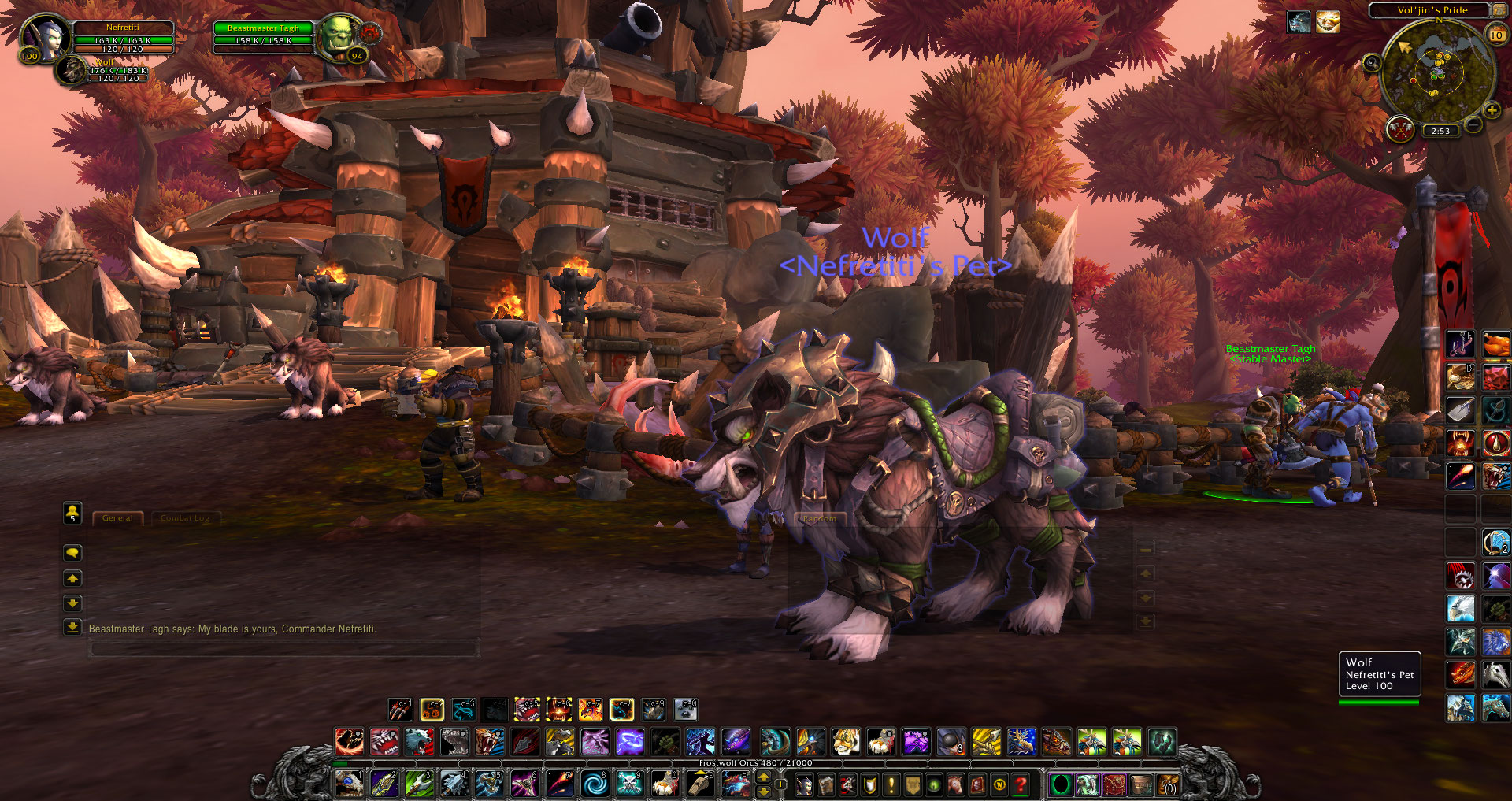
Task: Click the Wolf pet portrait frame
Action: coord(72,70)
